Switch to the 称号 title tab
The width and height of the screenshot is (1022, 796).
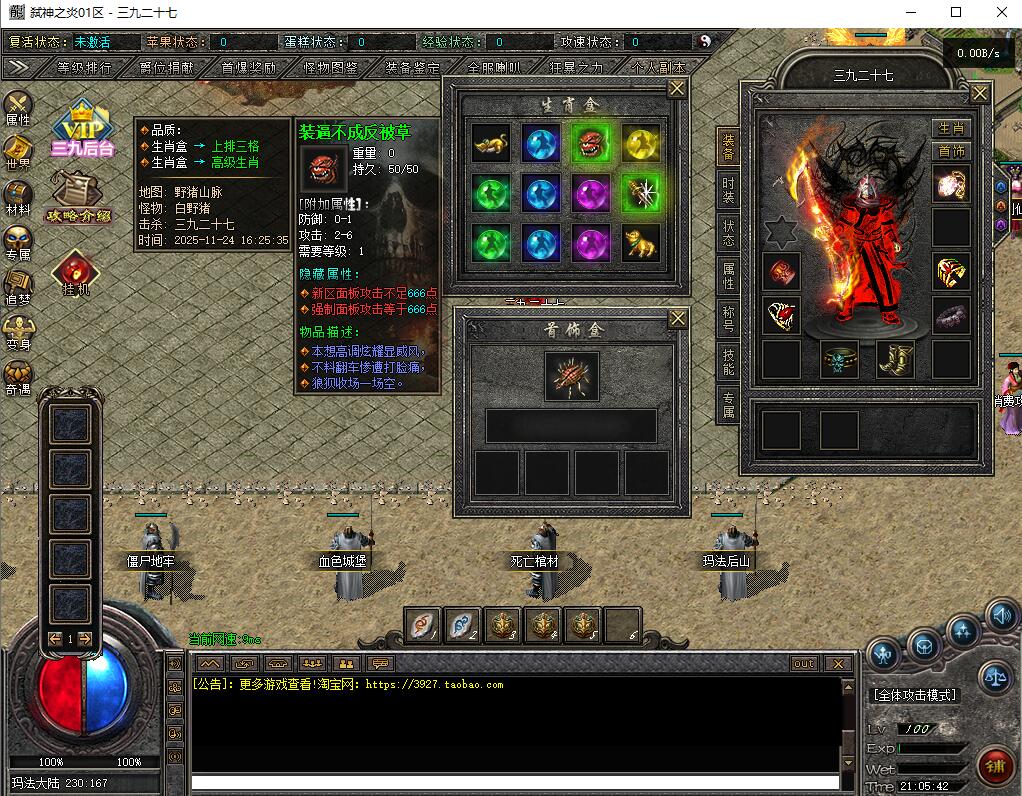(x=728, y=318)
